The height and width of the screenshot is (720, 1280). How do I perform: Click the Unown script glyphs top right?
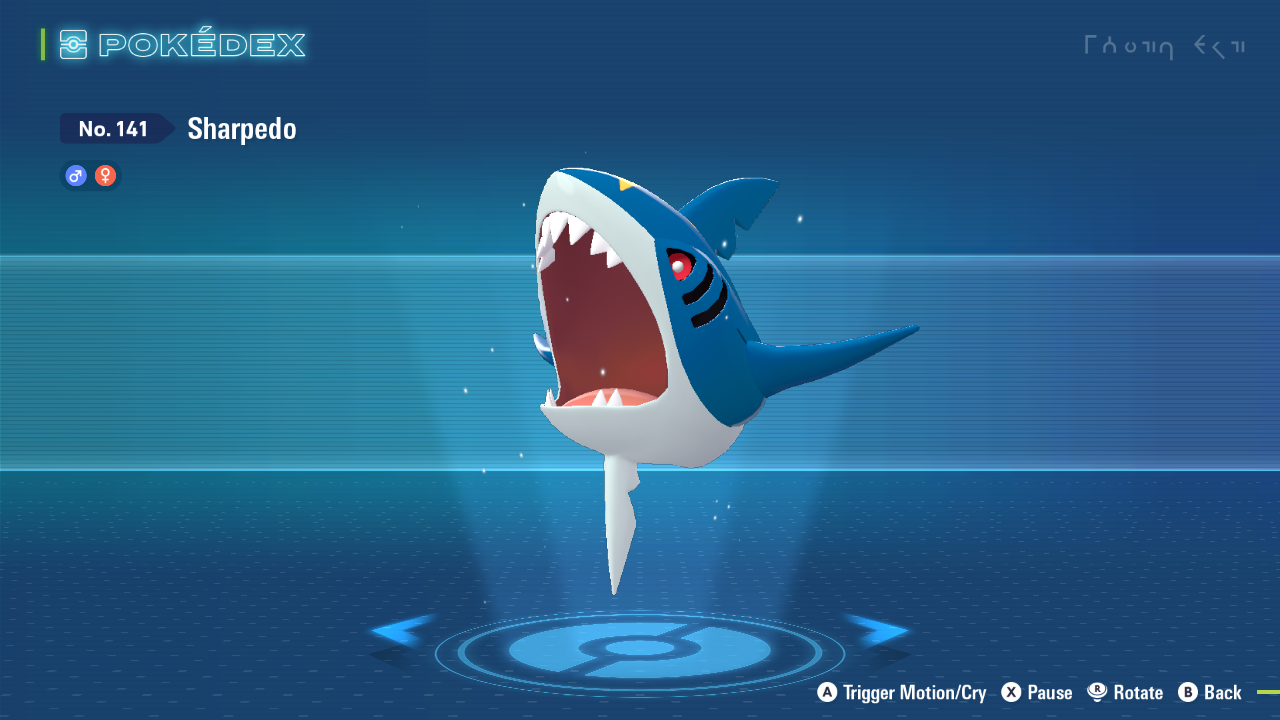(x=1165, y=46)
